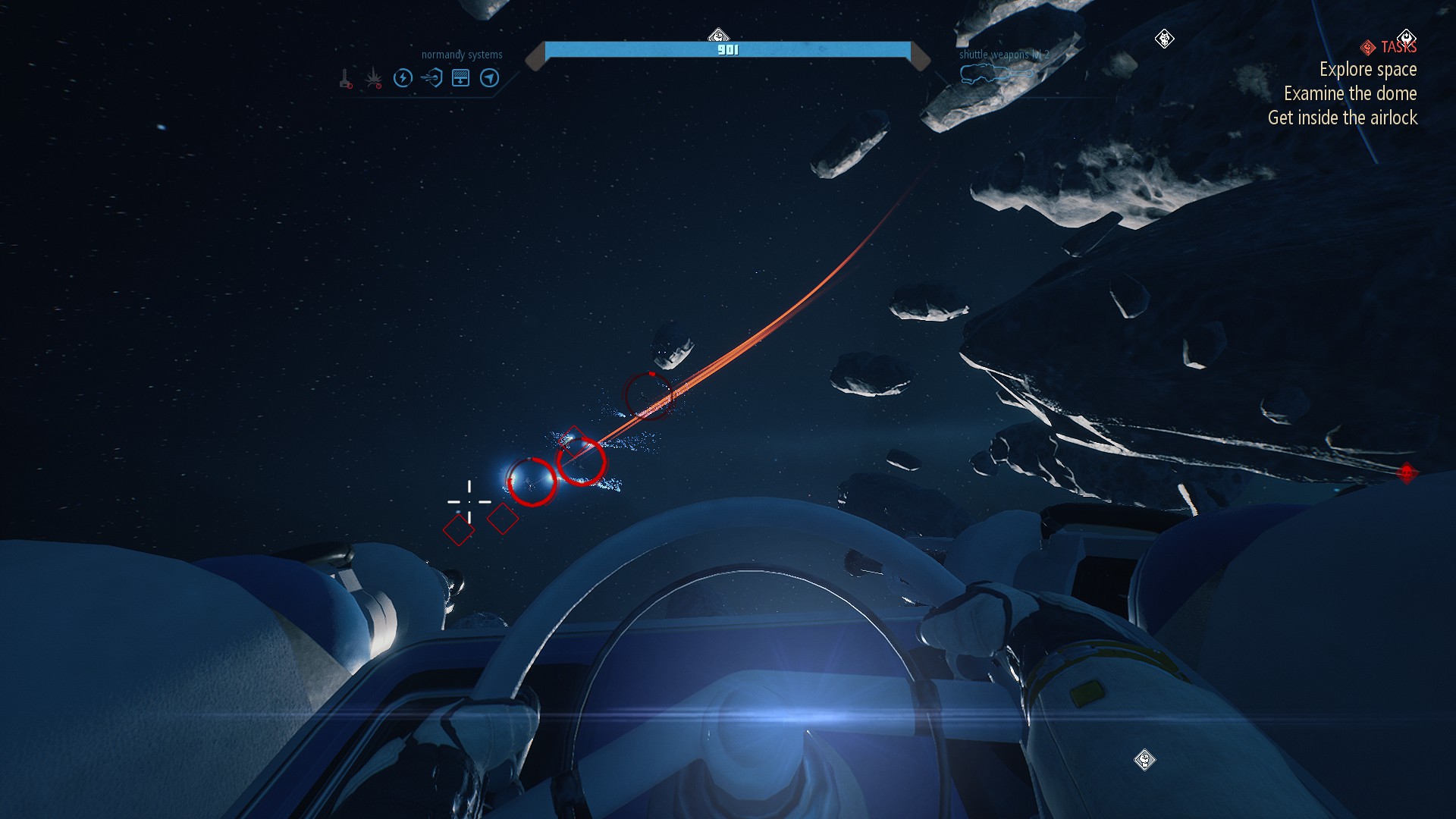
Task: Click the disabled key system icon
Action: point(346,79)
